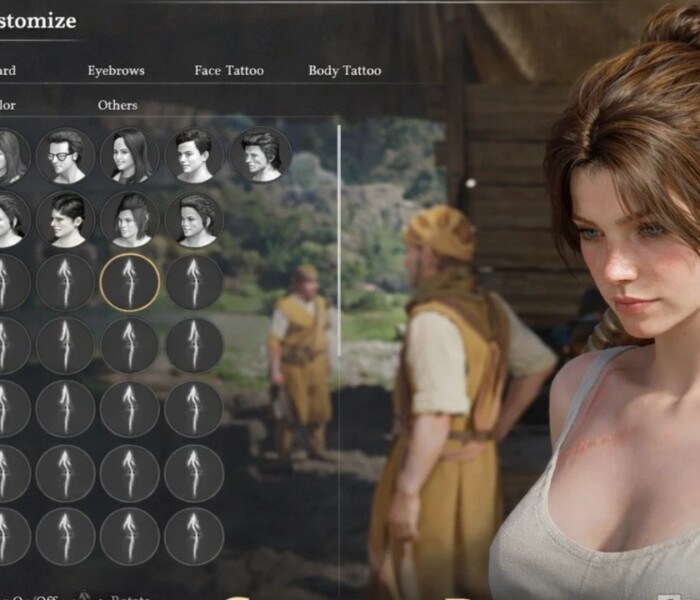Select the long straight dark hair preset

click(x=130, y=155)
